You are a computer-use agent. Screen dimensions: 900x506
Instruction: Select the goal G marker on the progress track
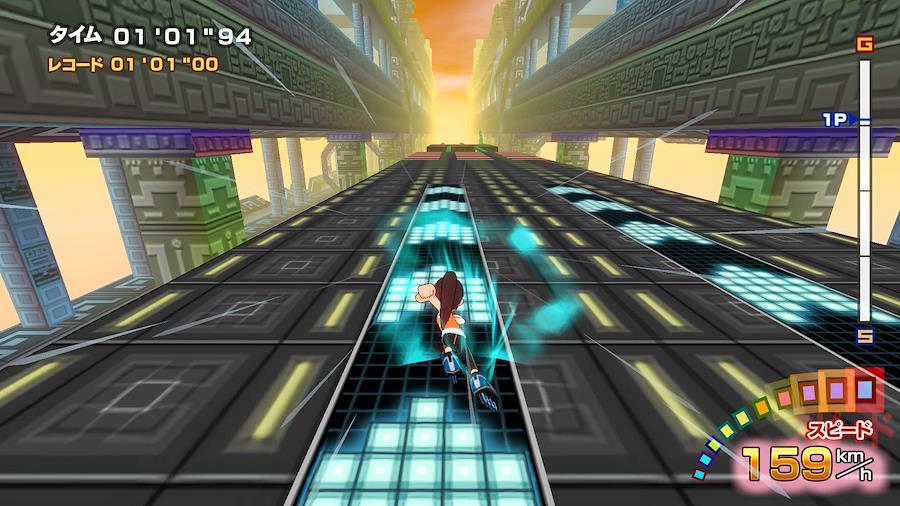point(865,44)
